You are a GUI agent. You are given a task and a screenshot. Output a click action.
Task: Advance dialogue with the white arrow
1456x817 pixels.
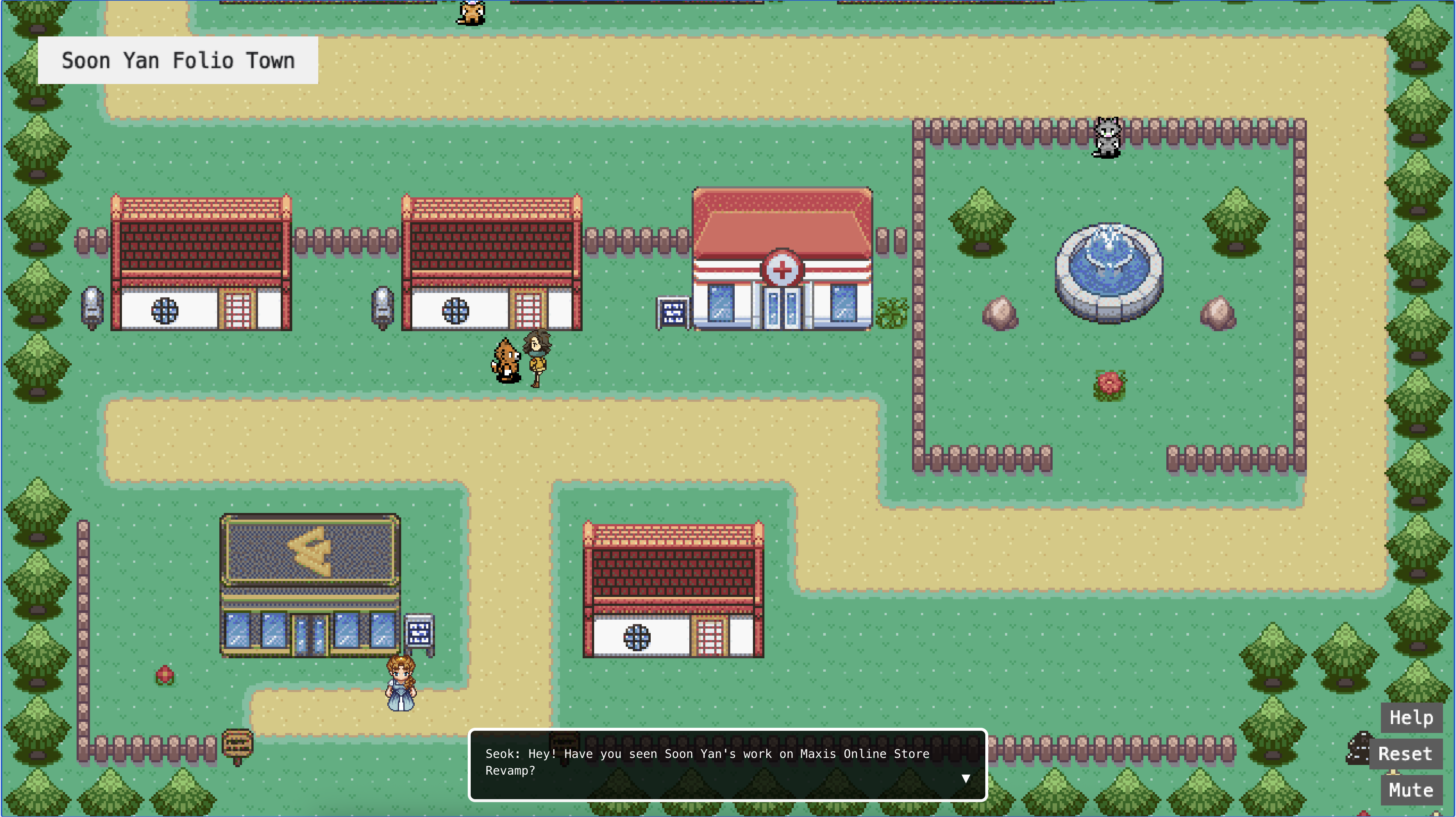click(x=966, y=779)
